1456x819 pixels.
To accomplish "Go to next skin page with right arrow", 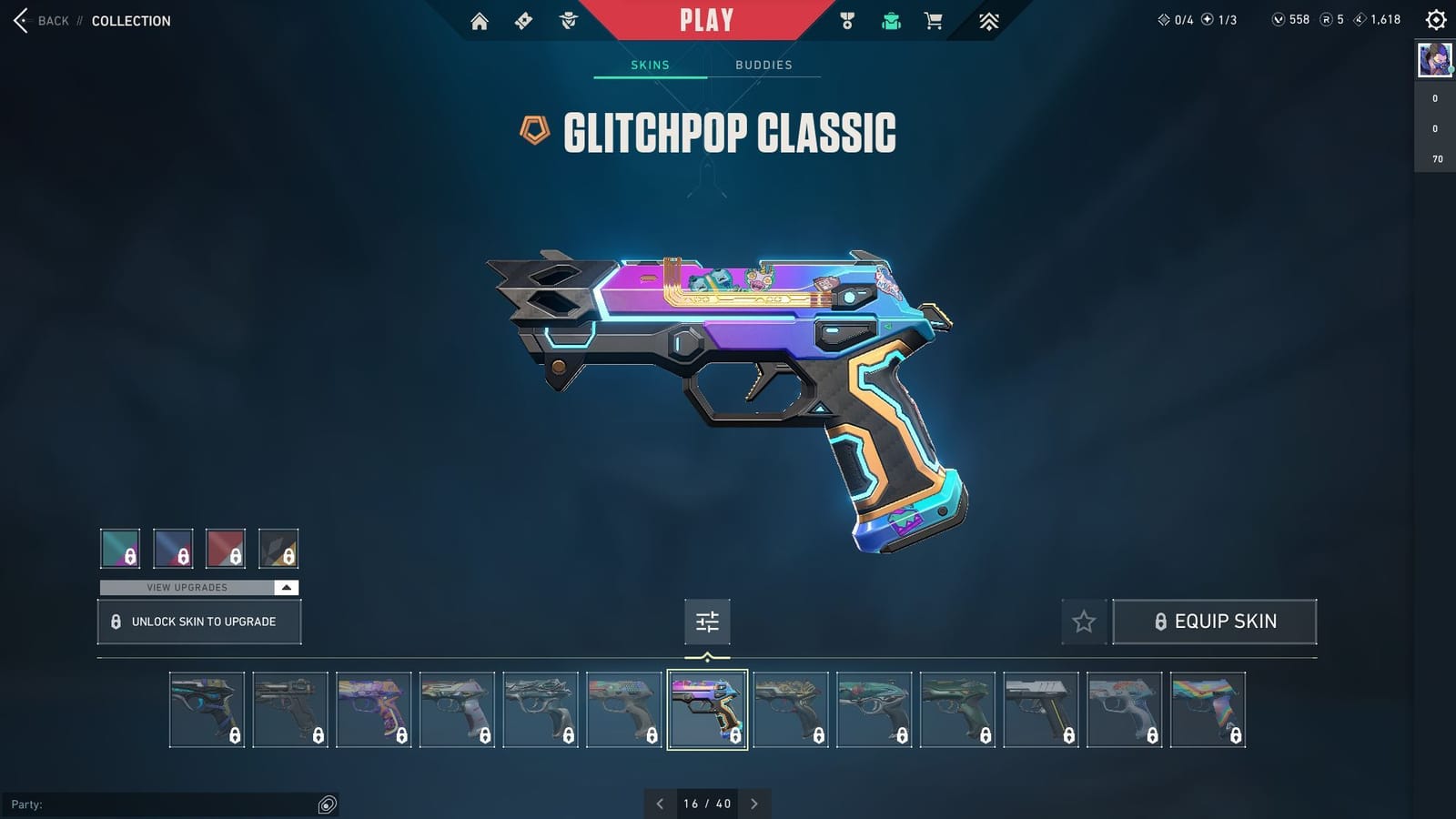I will coord(753,804).
